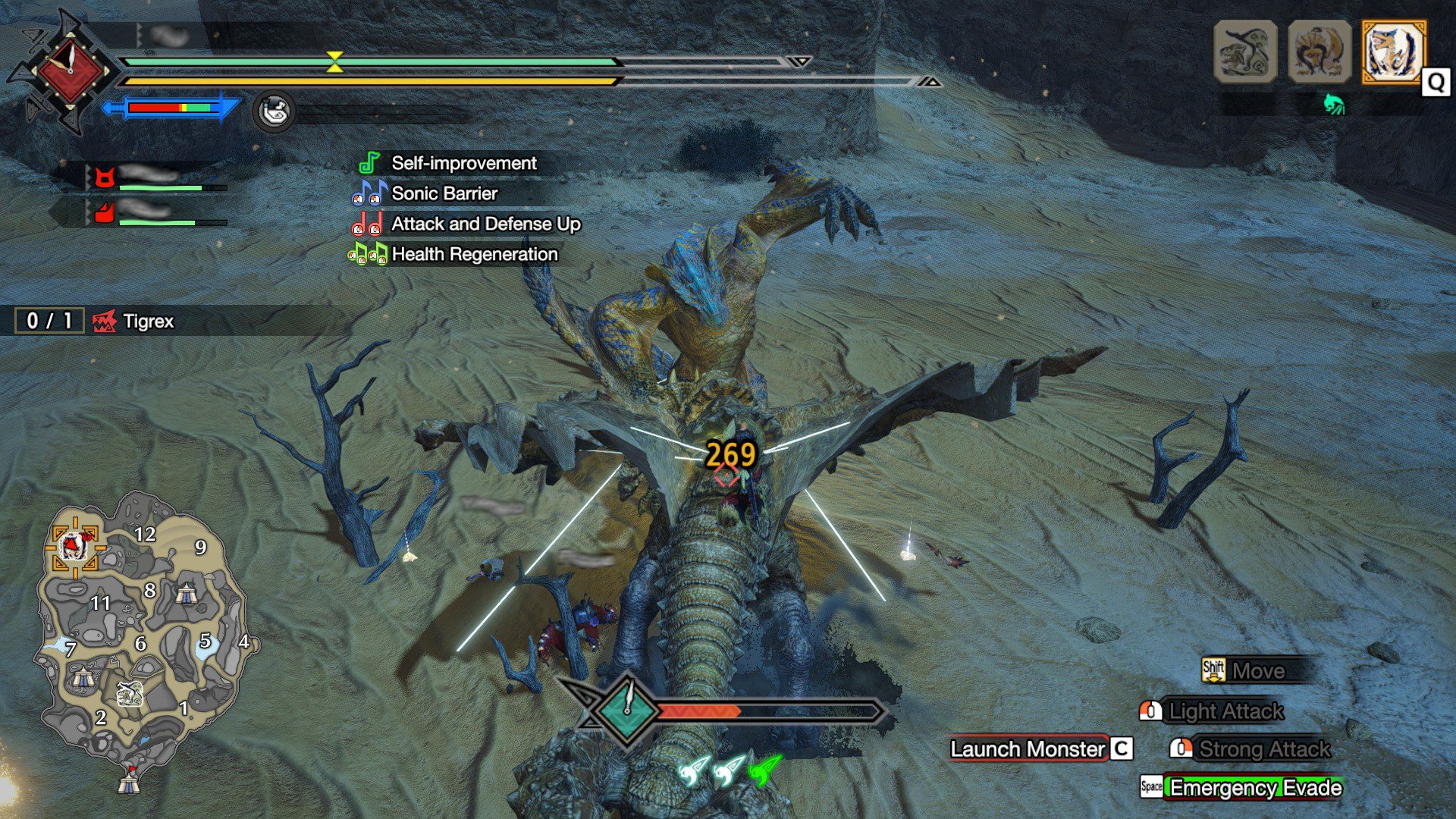Image resolution: width=1456 pixels, height=819 pixels.
Task: Click area 9 on the minimap
Action: tap(200, 547)
